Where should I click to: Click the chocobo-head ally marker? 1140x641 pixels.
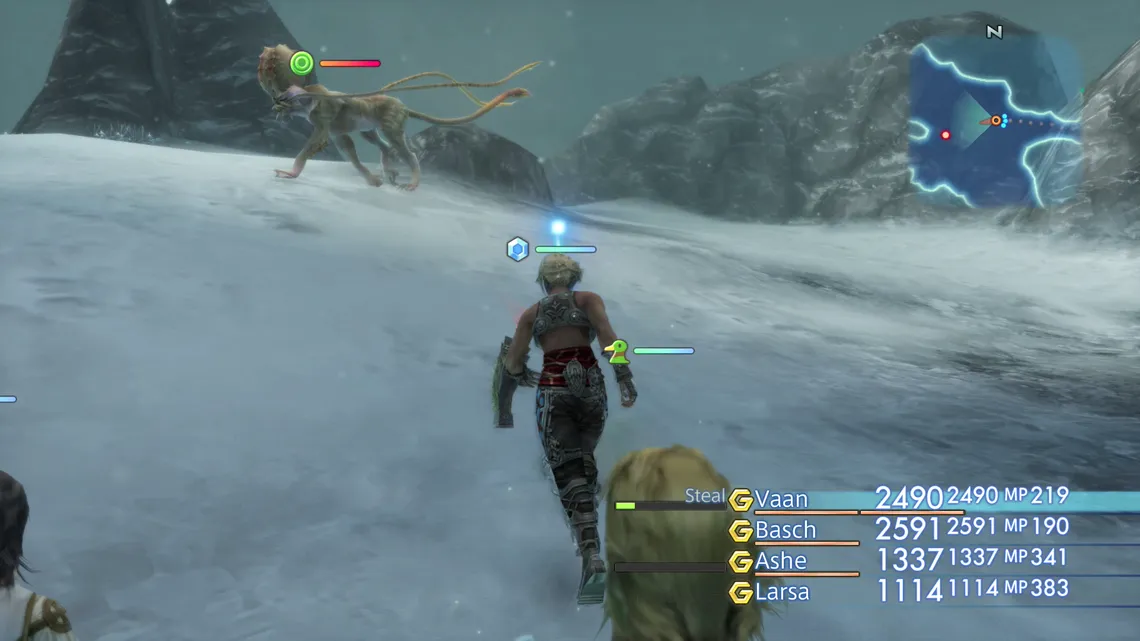pos(617,351)
